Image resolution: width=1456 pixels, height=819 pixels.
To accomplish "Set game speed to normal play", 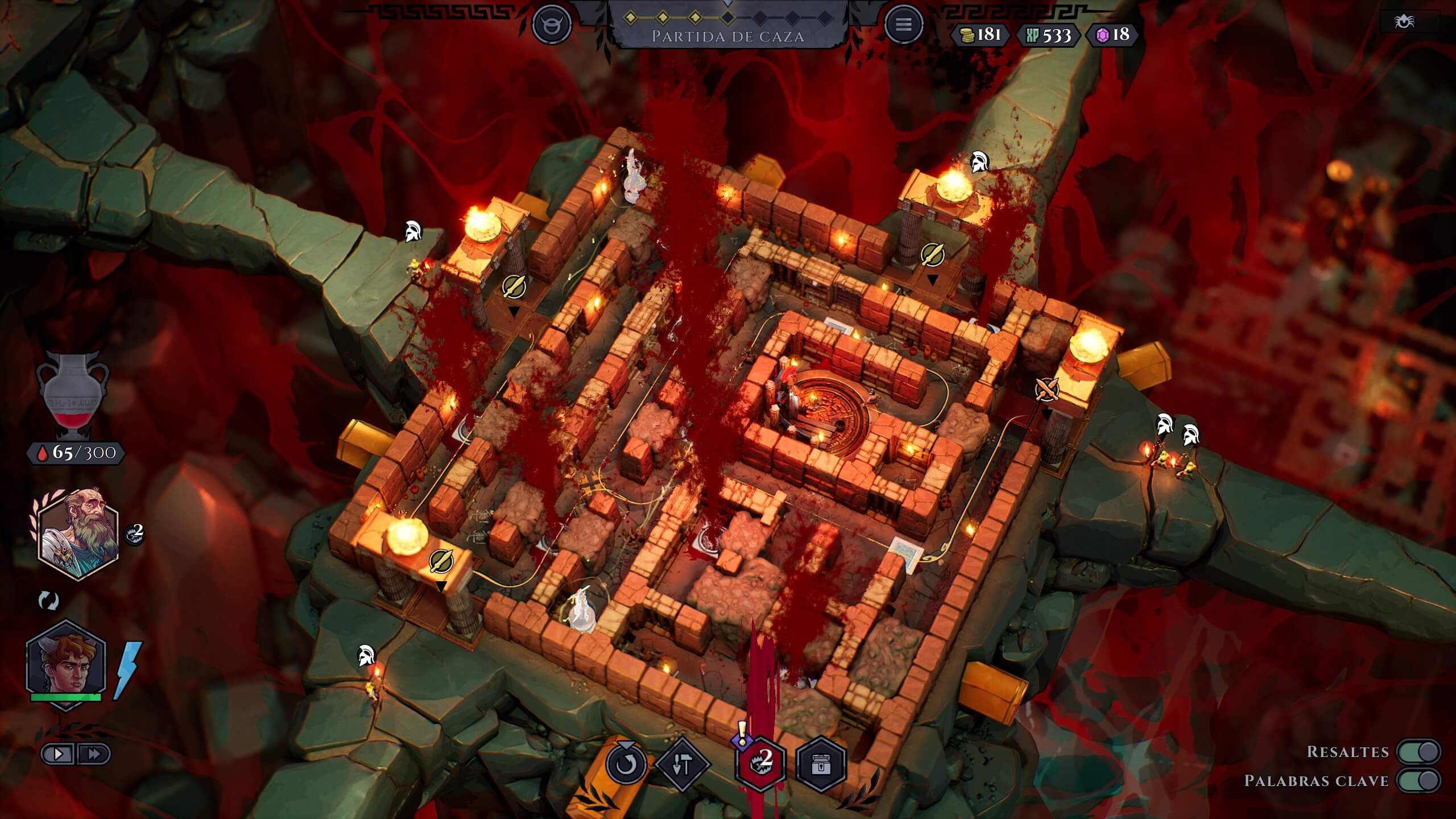I will pyautogui.click(x=59, y=754).
